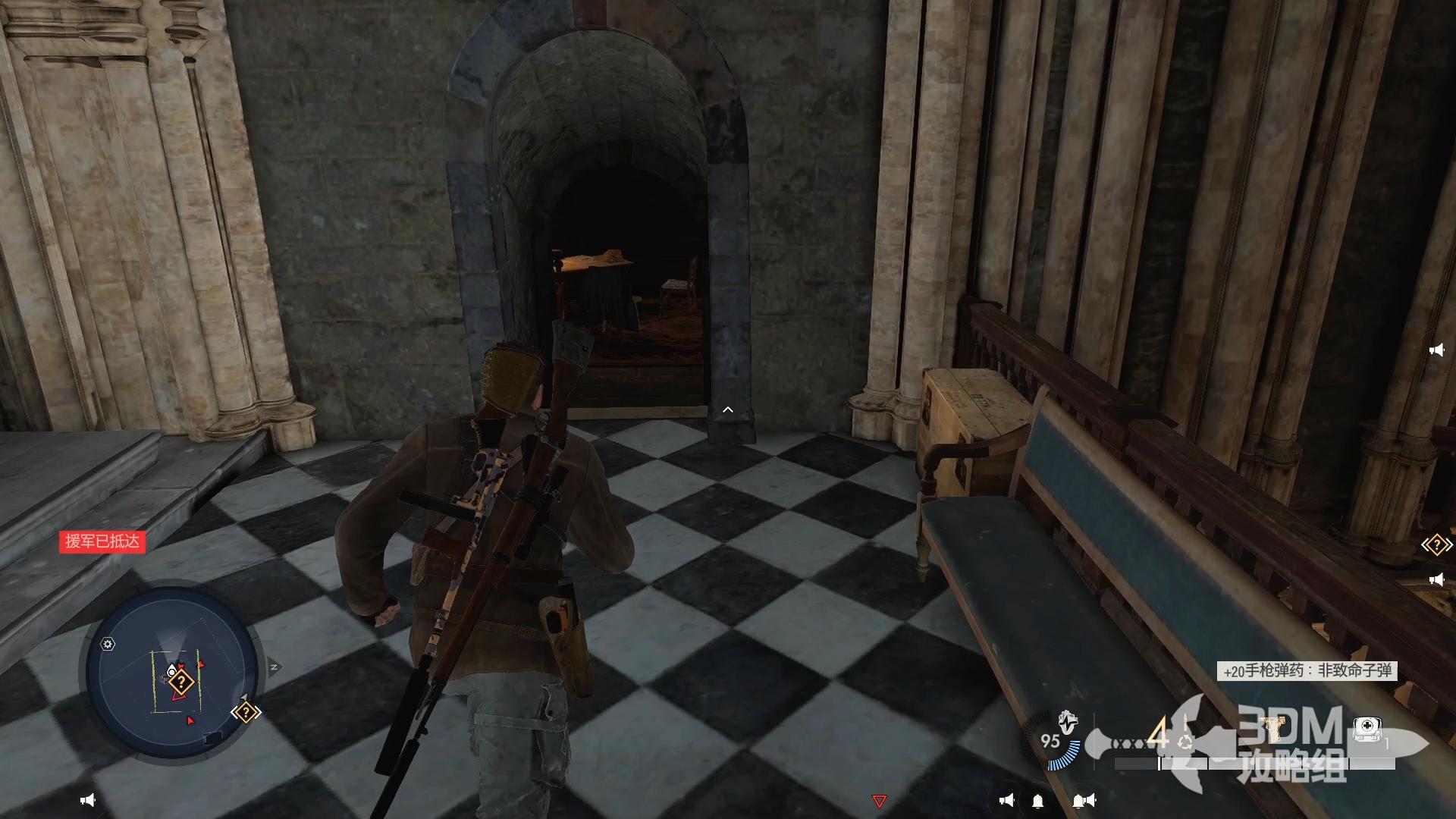Screen dimensions: 1456x819
Task: Click the heart rate icon
Action: [1068, 721]
